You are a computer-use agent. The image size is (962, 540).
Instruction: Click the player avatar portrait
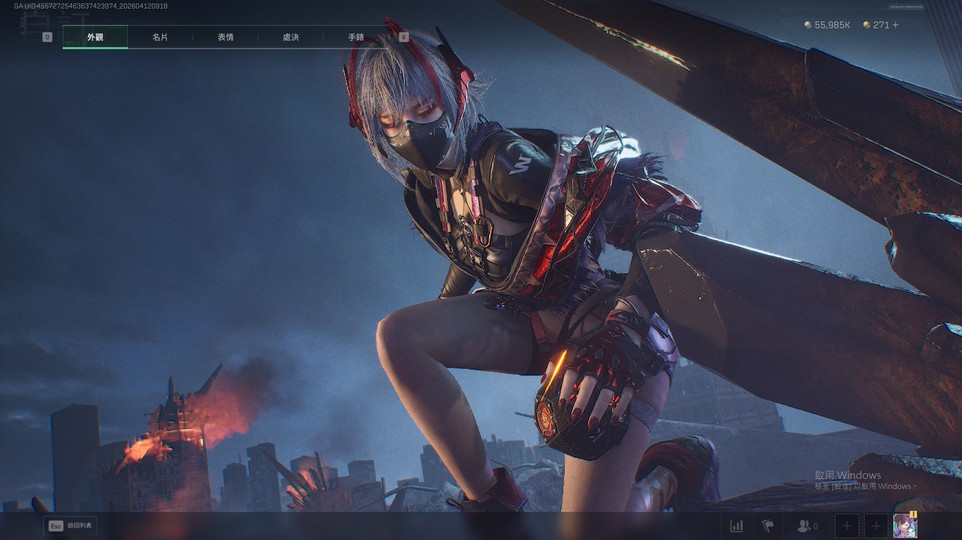pos(904,525)
